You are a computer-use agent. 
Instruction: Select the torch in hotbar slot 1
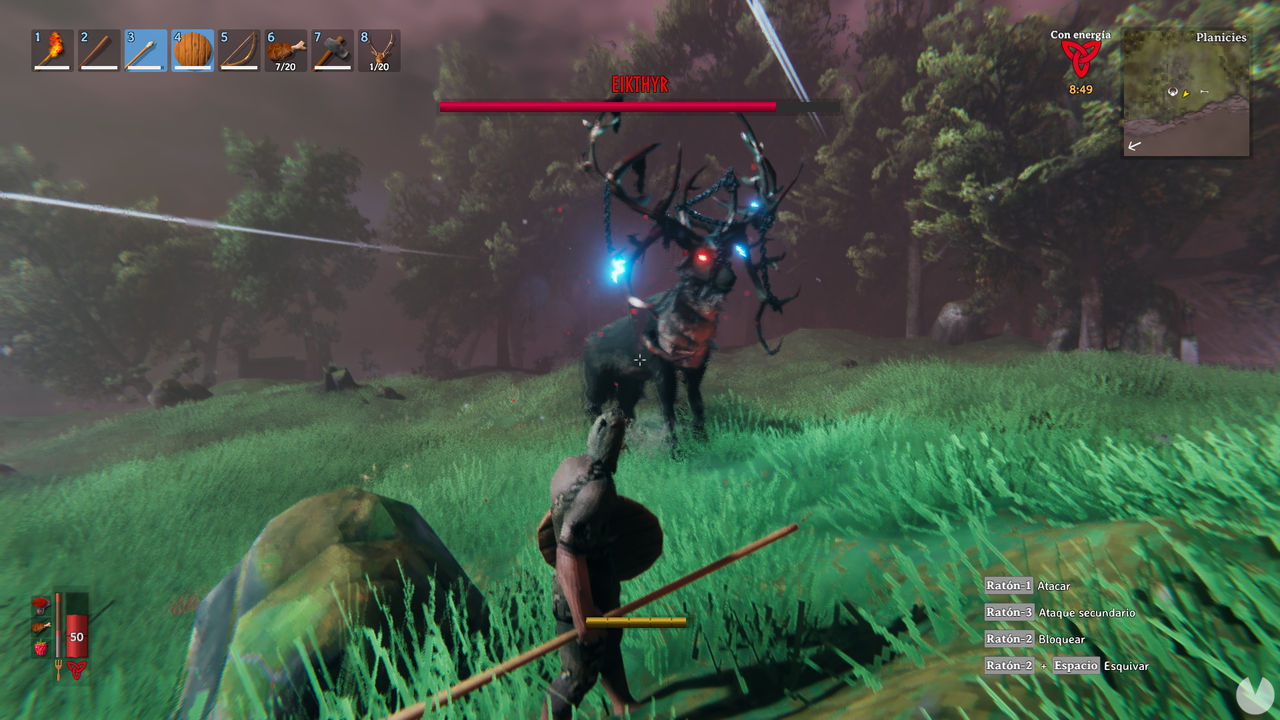click(53, 50)
